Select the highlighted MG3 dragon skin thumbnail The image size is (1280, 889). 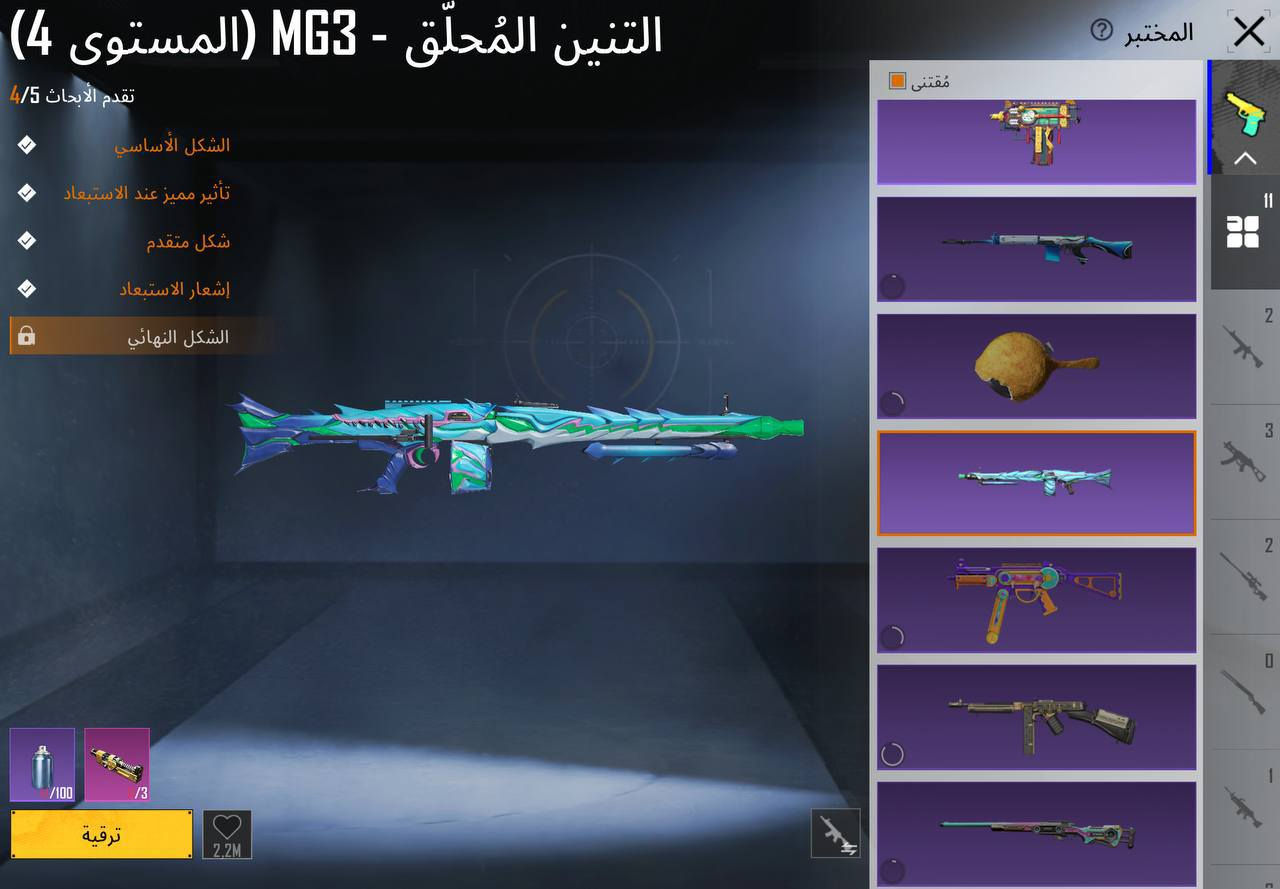[1036, 483]
